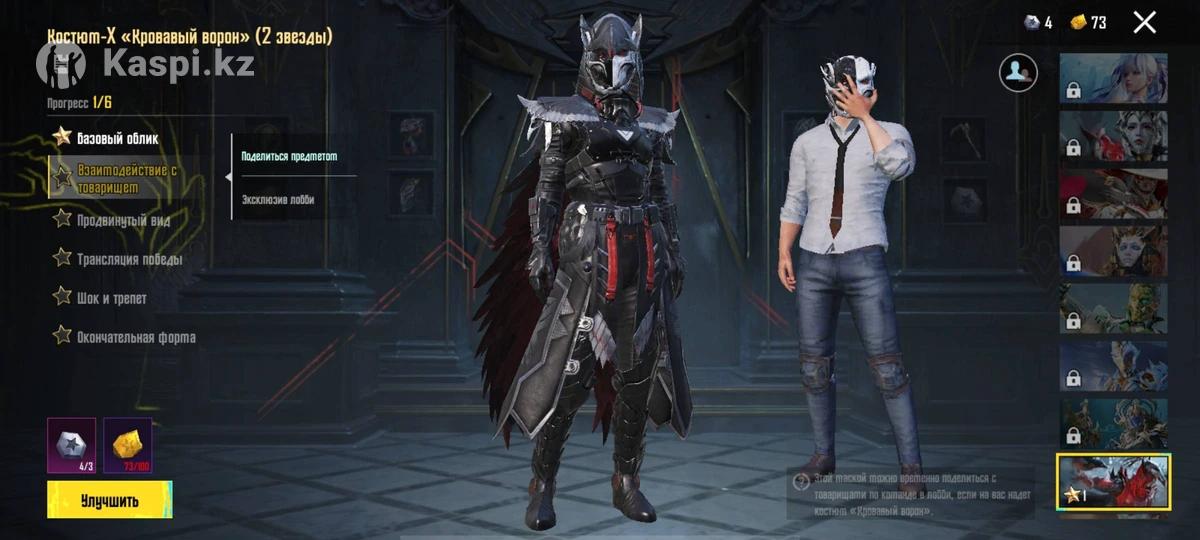Close the costume screen with the X

[x=1144, y=22]
